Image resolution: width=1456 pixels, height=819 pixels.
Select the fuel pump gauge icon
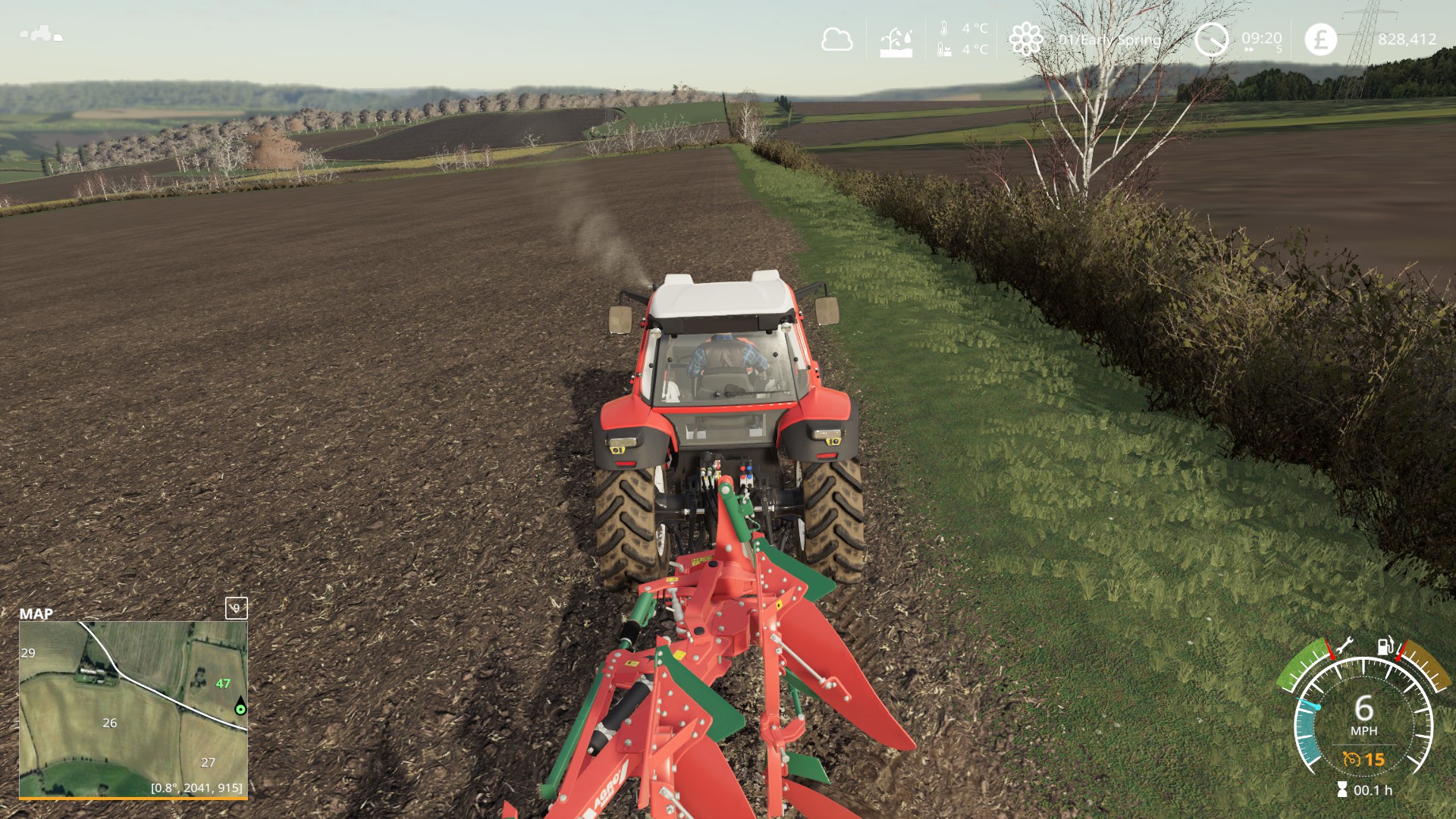coord(1385,645)
